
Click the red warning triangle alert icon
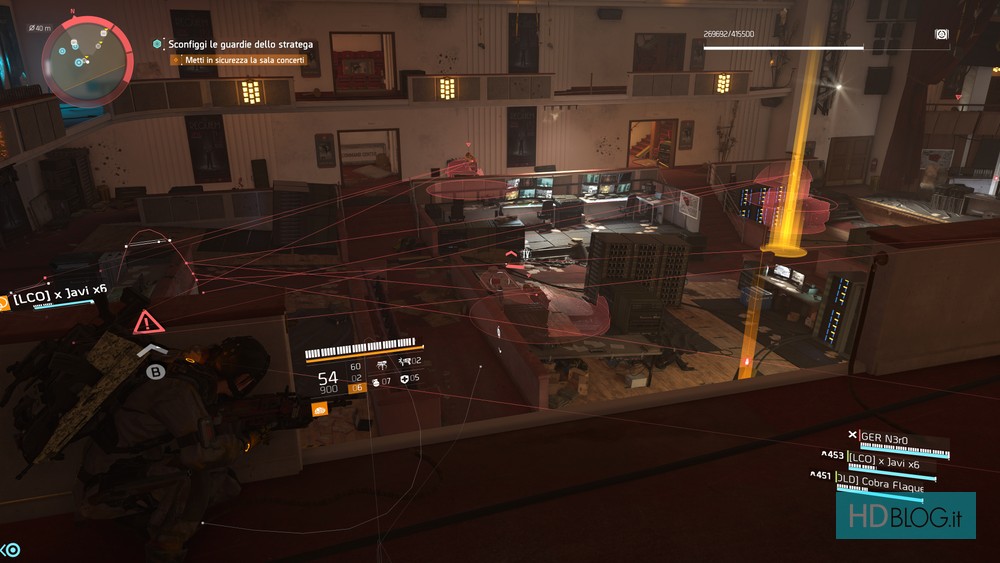click(148, 322)
